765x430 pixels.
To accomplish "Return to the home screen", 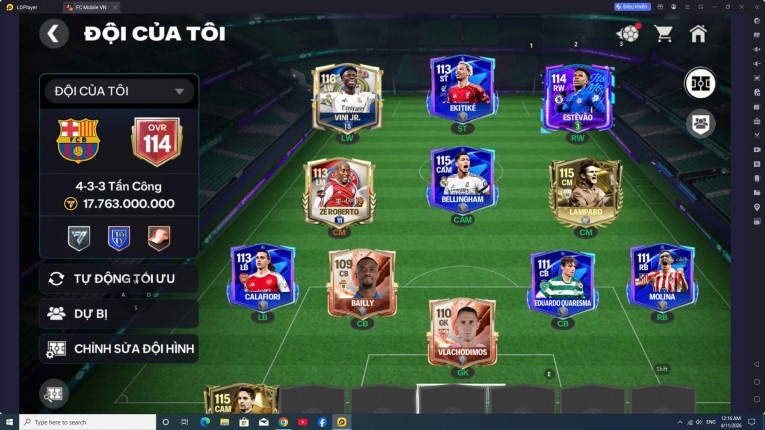I will coord(698,34).
